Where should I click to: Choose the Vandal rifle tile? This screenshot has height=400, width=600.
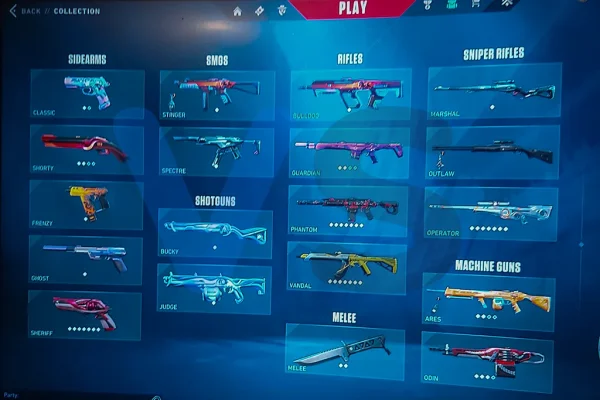click(347, 267)
